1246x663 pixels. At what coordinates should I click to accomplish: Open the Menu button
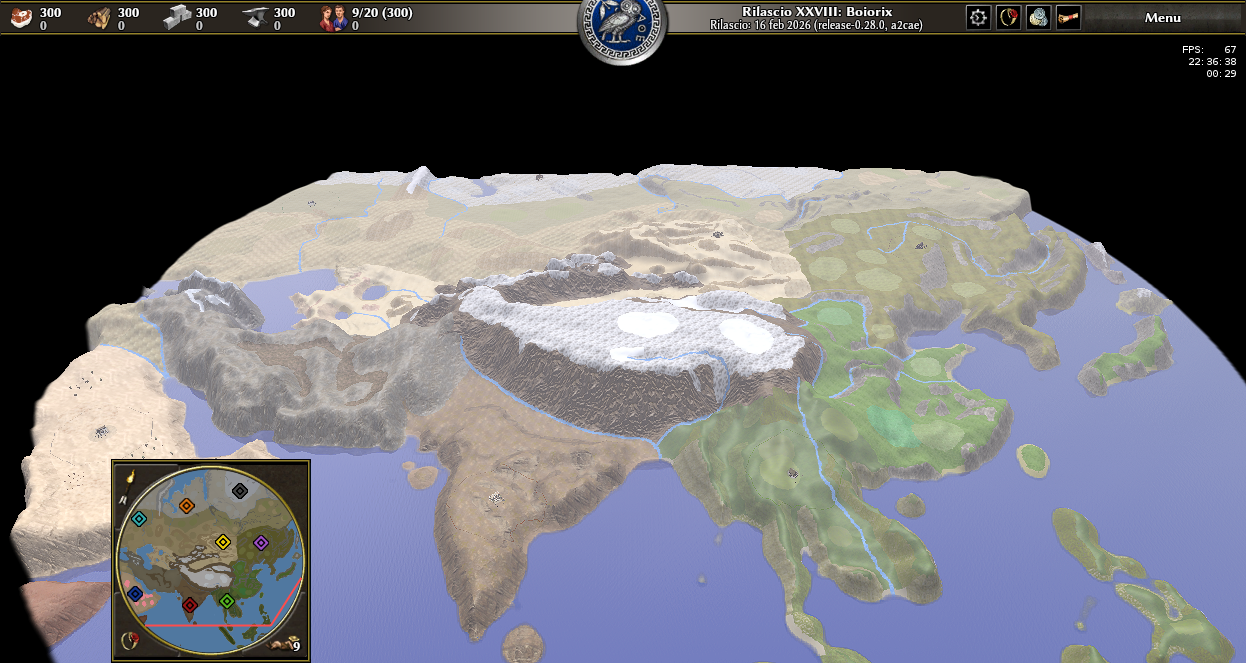[x=1162, y=17]
